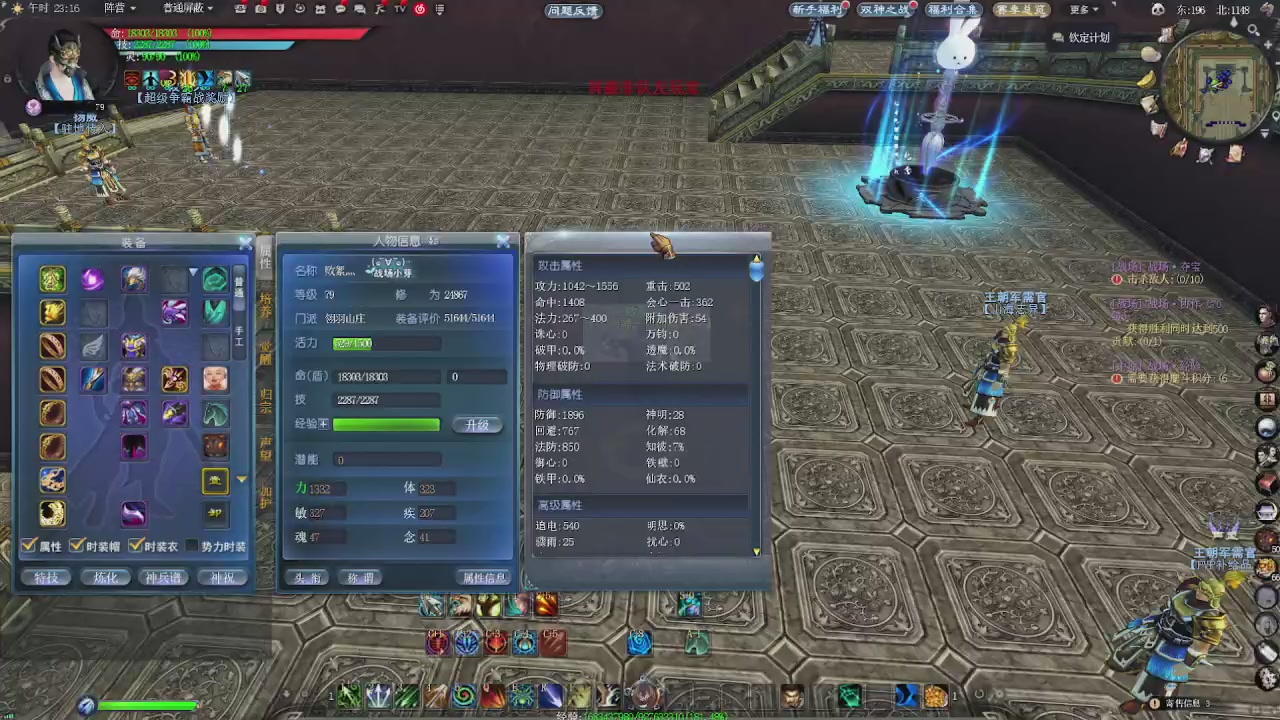
Task: Open the camera/screenshot icon on top bar
Action: coord(261,9)
